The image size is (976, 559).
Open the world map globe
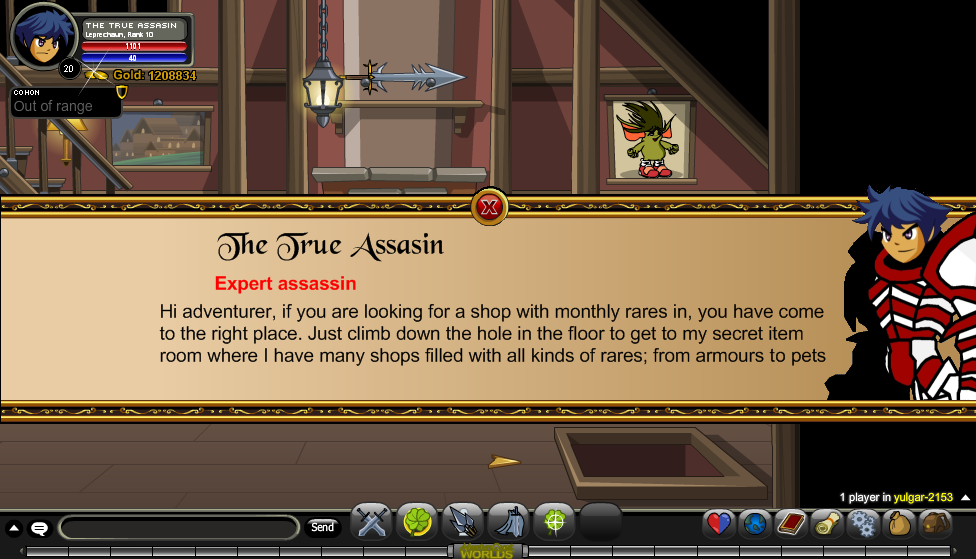point(755,523)
